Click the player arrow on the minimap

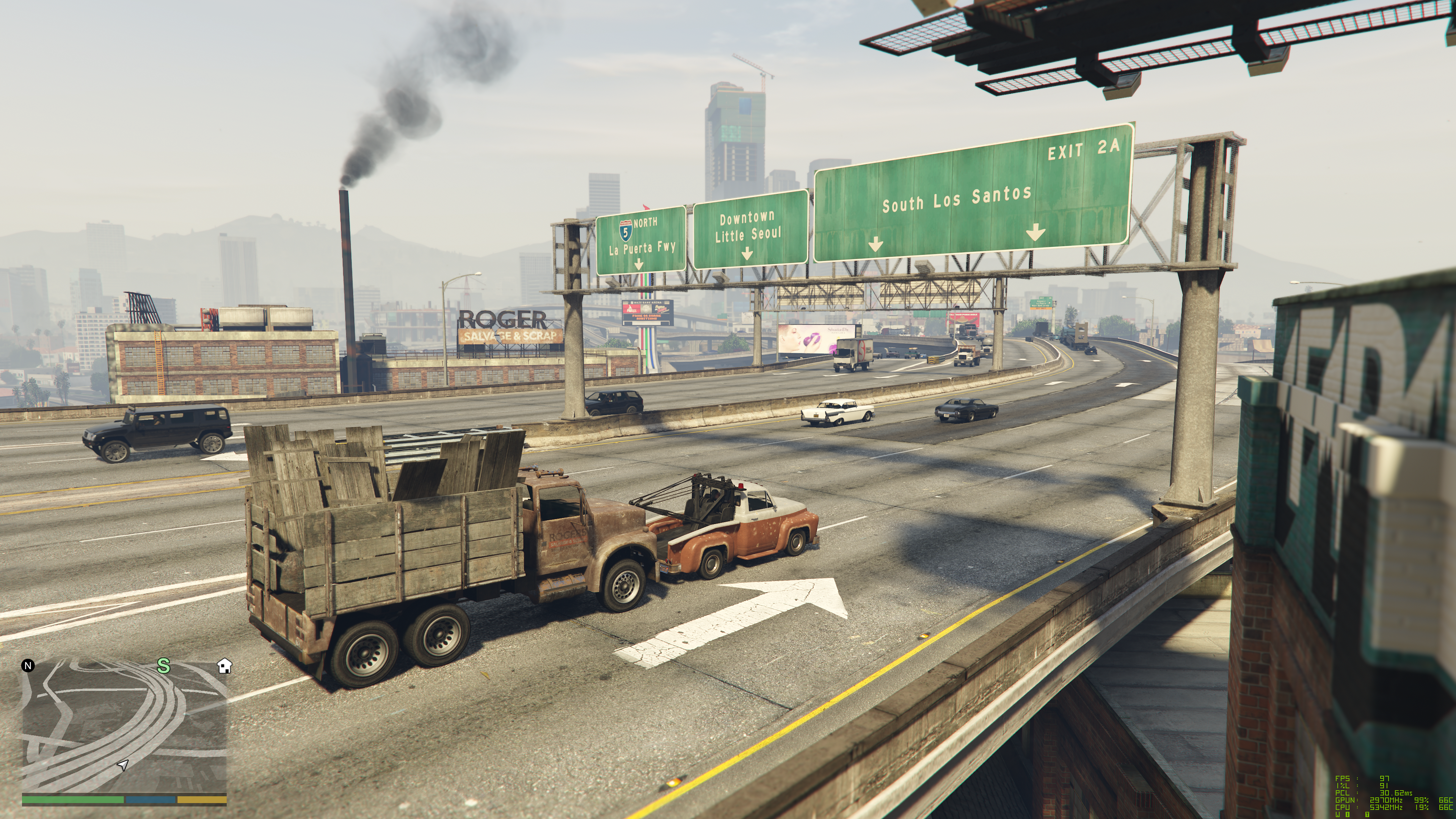coord(122,765)
